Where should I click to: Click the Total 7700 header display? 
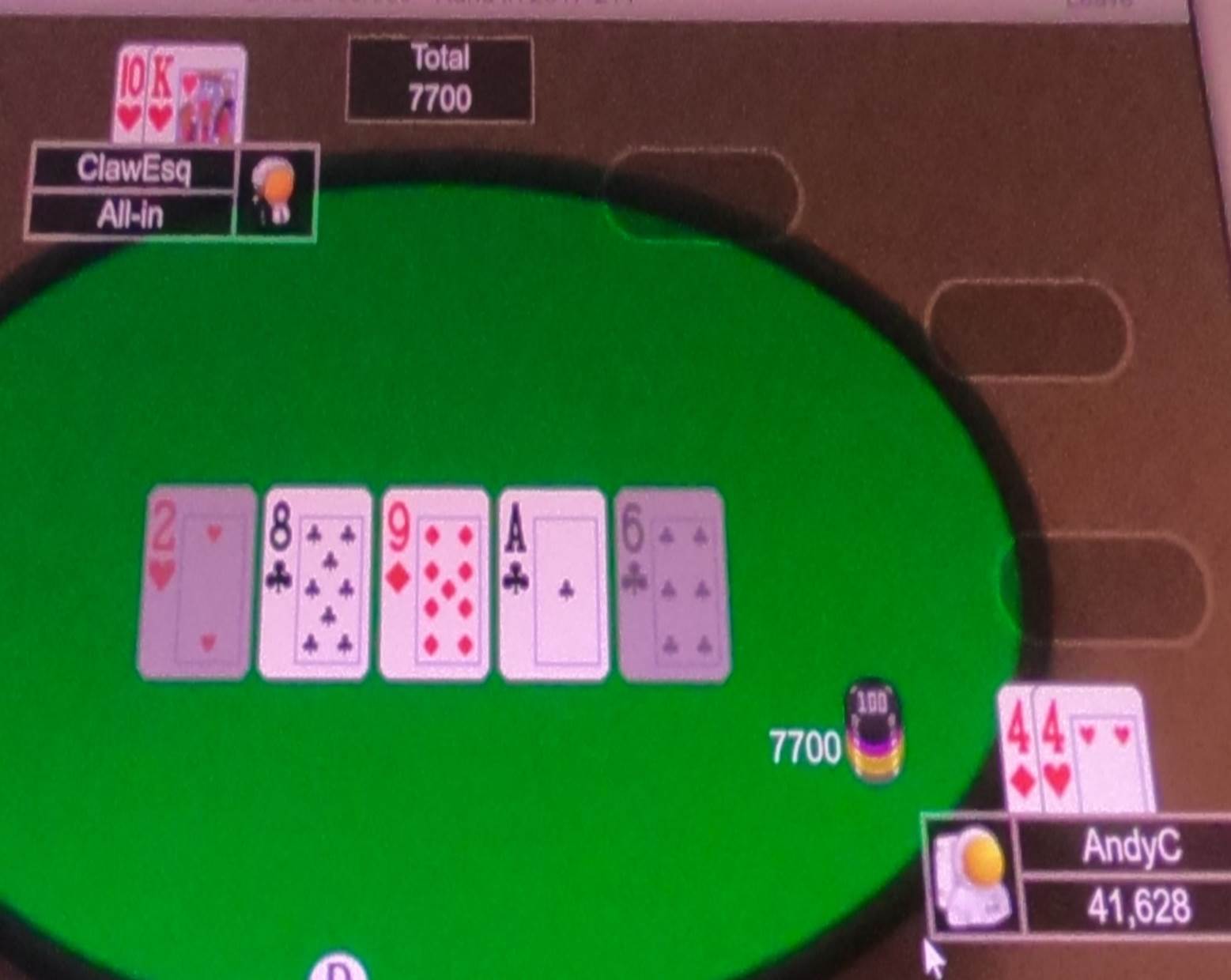[440, 79]
